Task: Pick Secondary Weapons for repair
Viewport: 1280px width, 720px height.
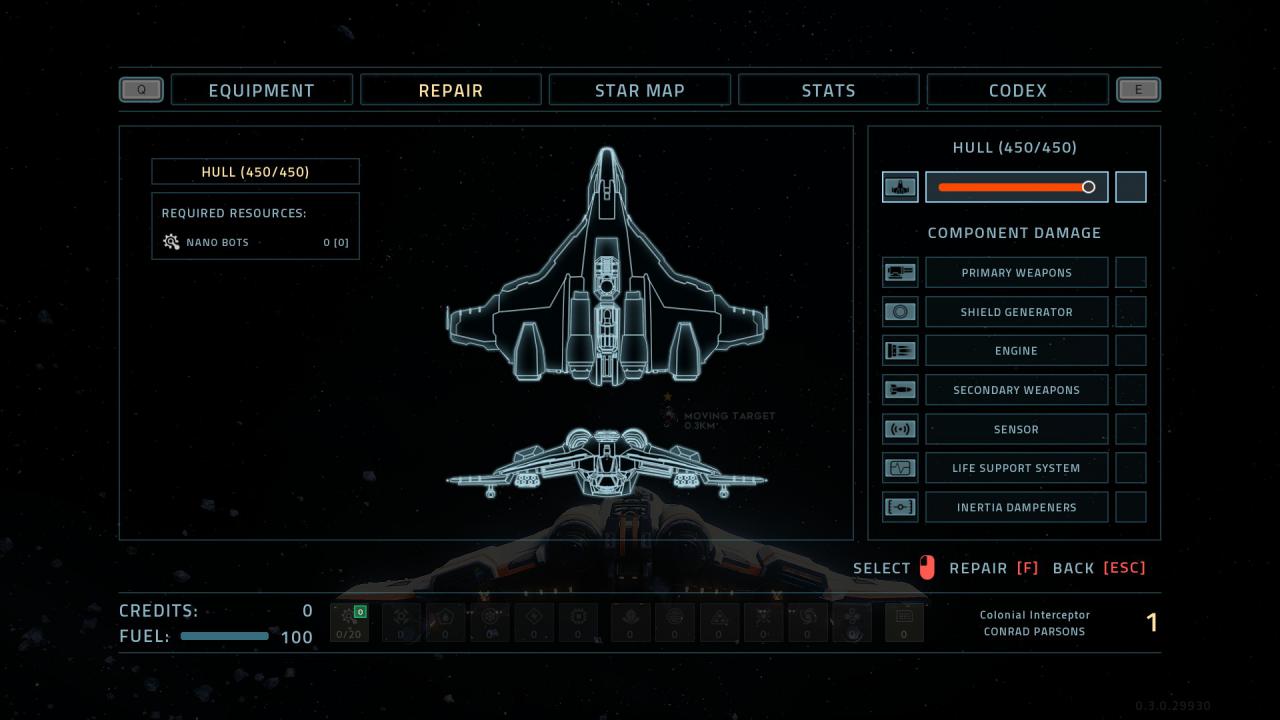Action: 1016,390
